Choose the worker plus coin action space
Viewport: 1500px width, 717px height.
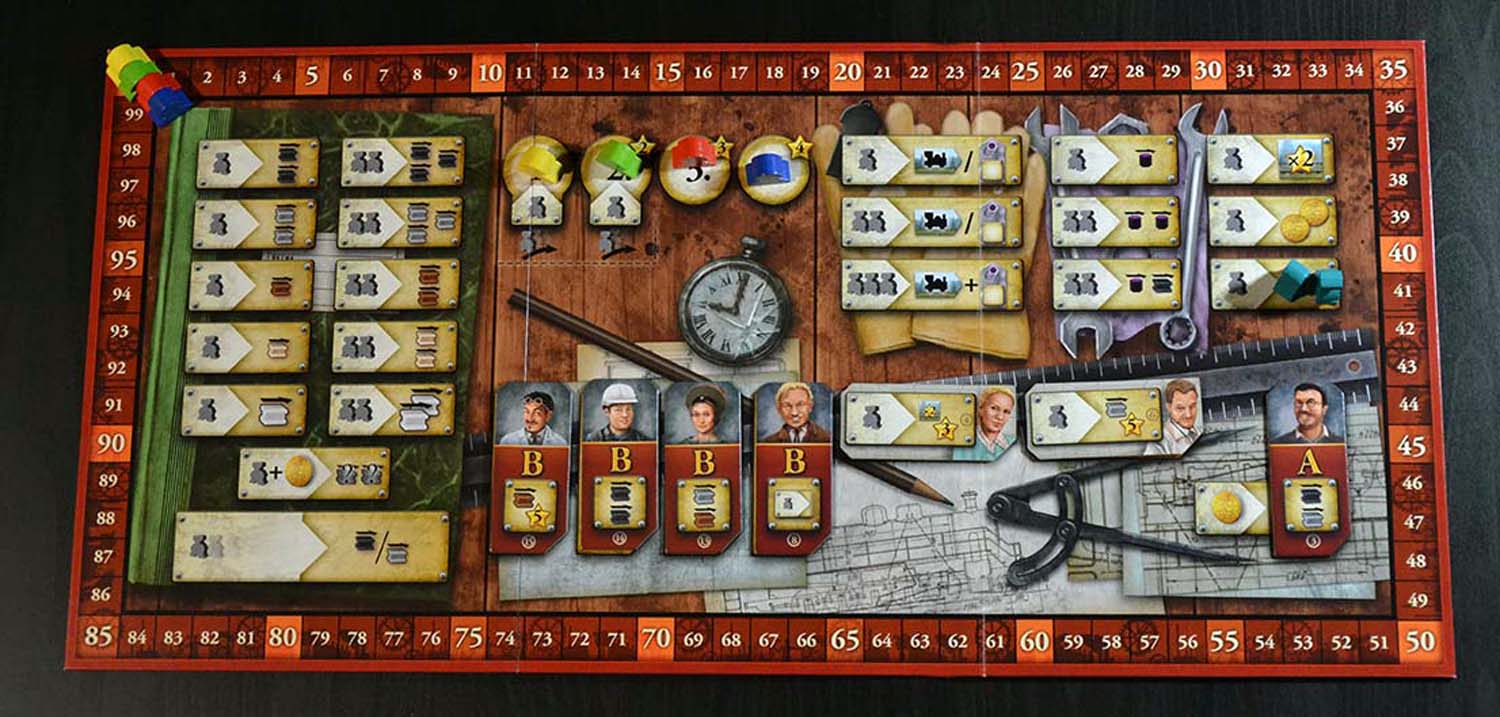(x=314, y=473)
